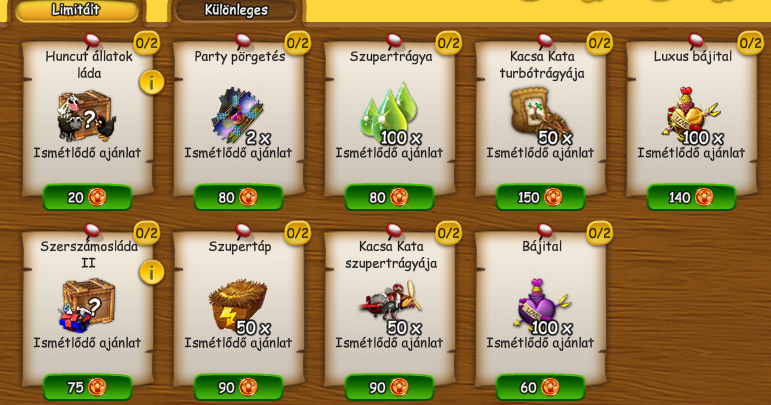The image size is (771, 405).
Task: Select the purple Bájital potion image
Action: pyautogui.click(x=539, y=303)
